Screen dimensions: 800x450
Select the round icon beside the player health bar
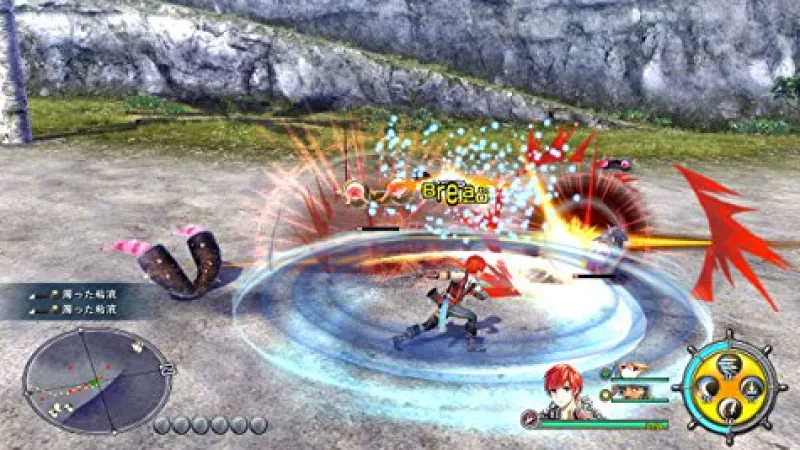click(x=529, y=420)
